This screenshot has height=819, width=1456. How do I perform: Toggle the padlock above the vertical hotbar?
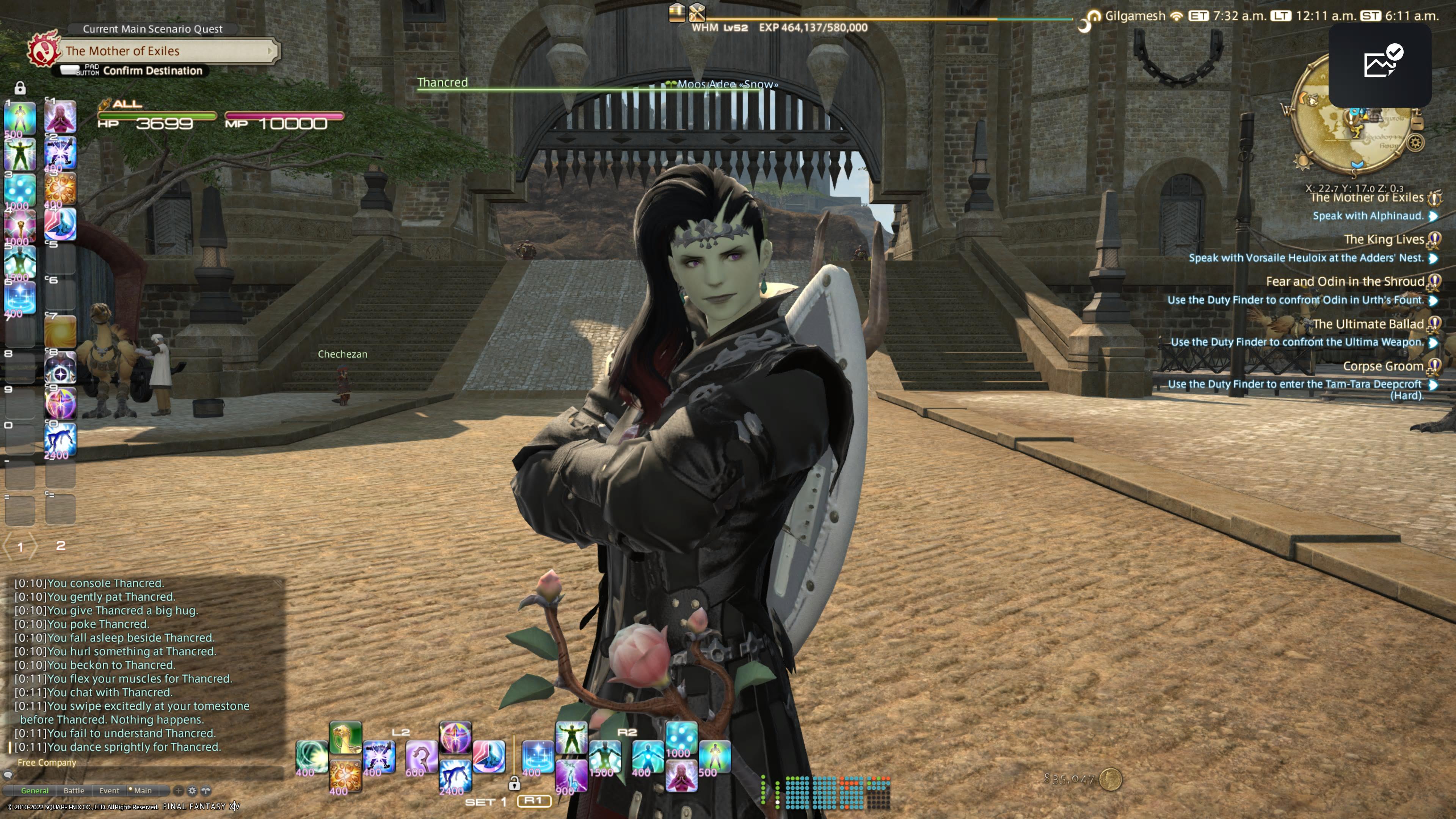(x=20, y=88)
